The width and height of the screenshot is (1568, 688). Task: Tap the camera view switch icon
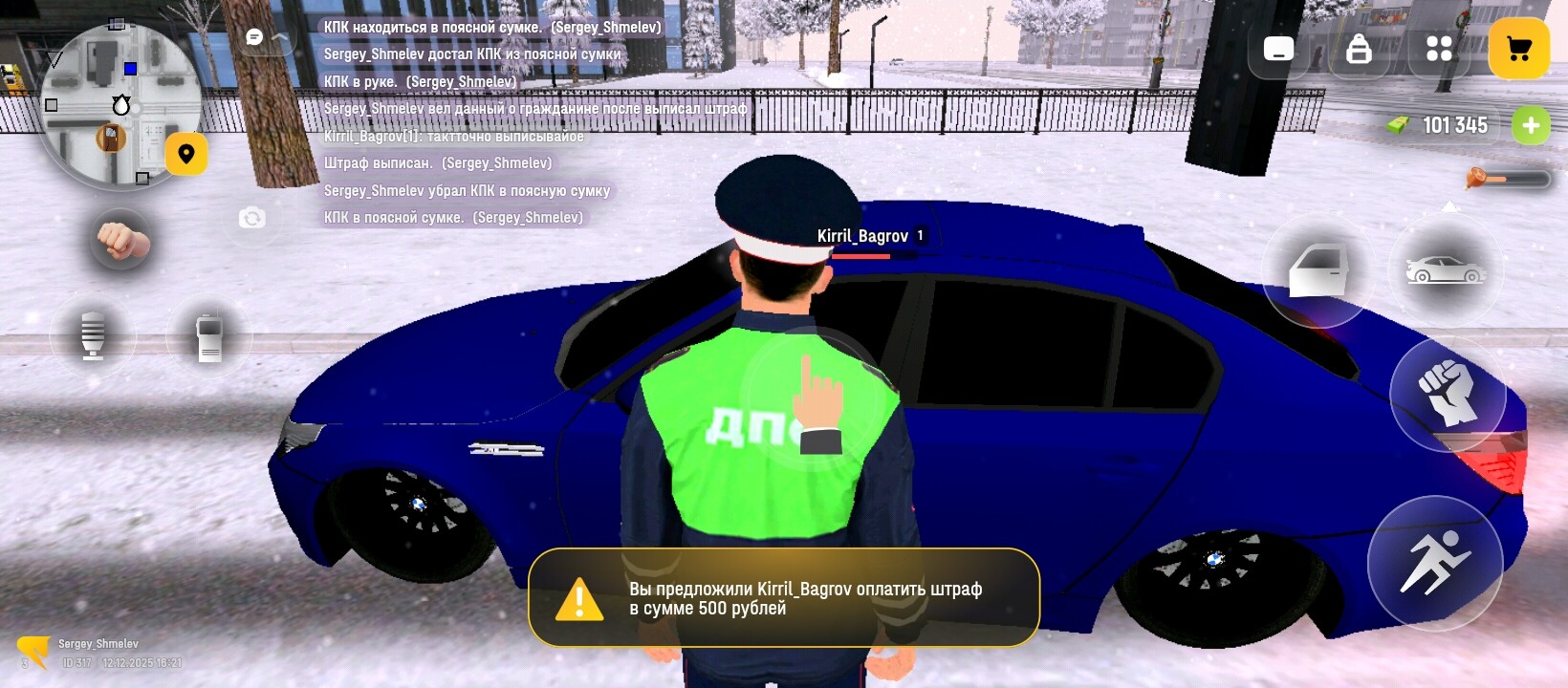(x=251, y=219)
